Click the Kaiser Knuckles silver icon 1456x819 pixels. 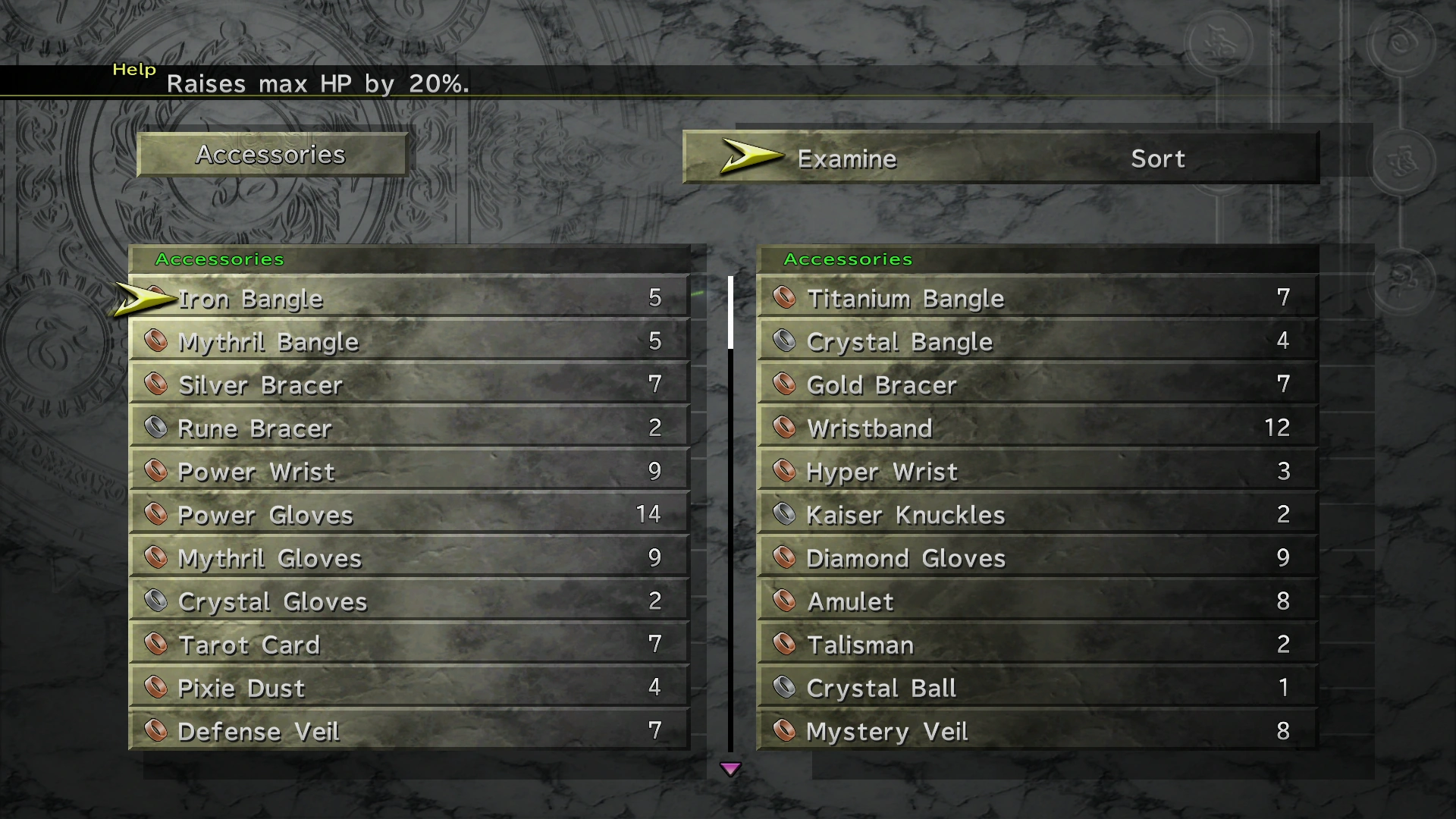point(785,514)
